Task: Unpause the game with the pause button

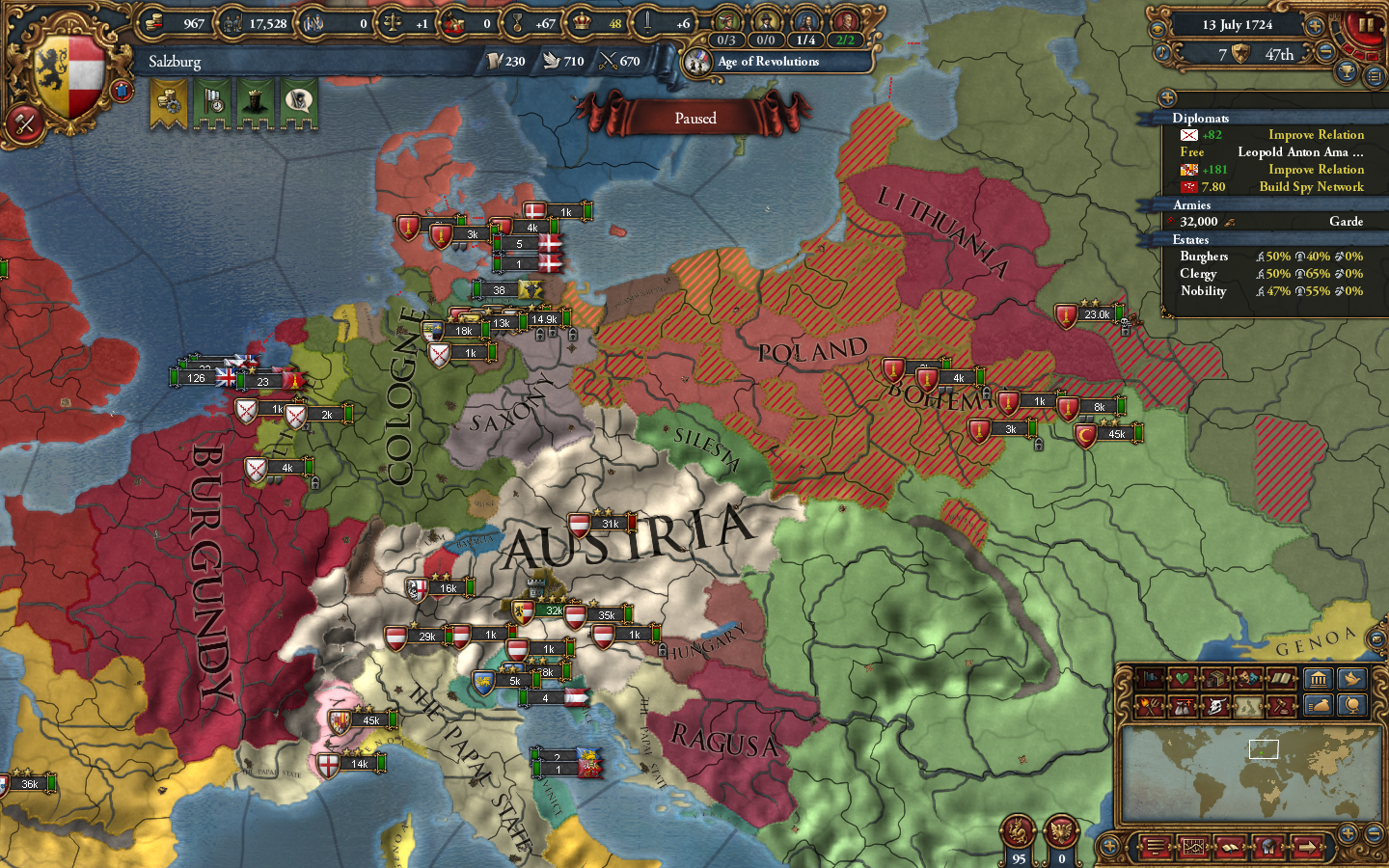Action: [1367, 26]
